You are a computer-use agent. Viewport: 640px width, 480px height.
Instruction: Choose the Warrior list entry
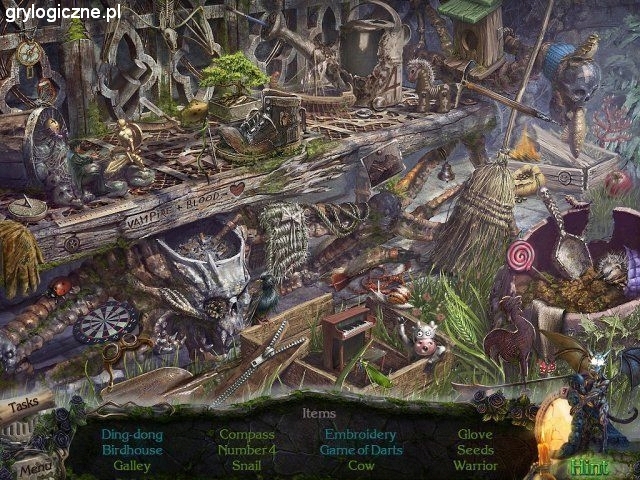click(475, 465)
